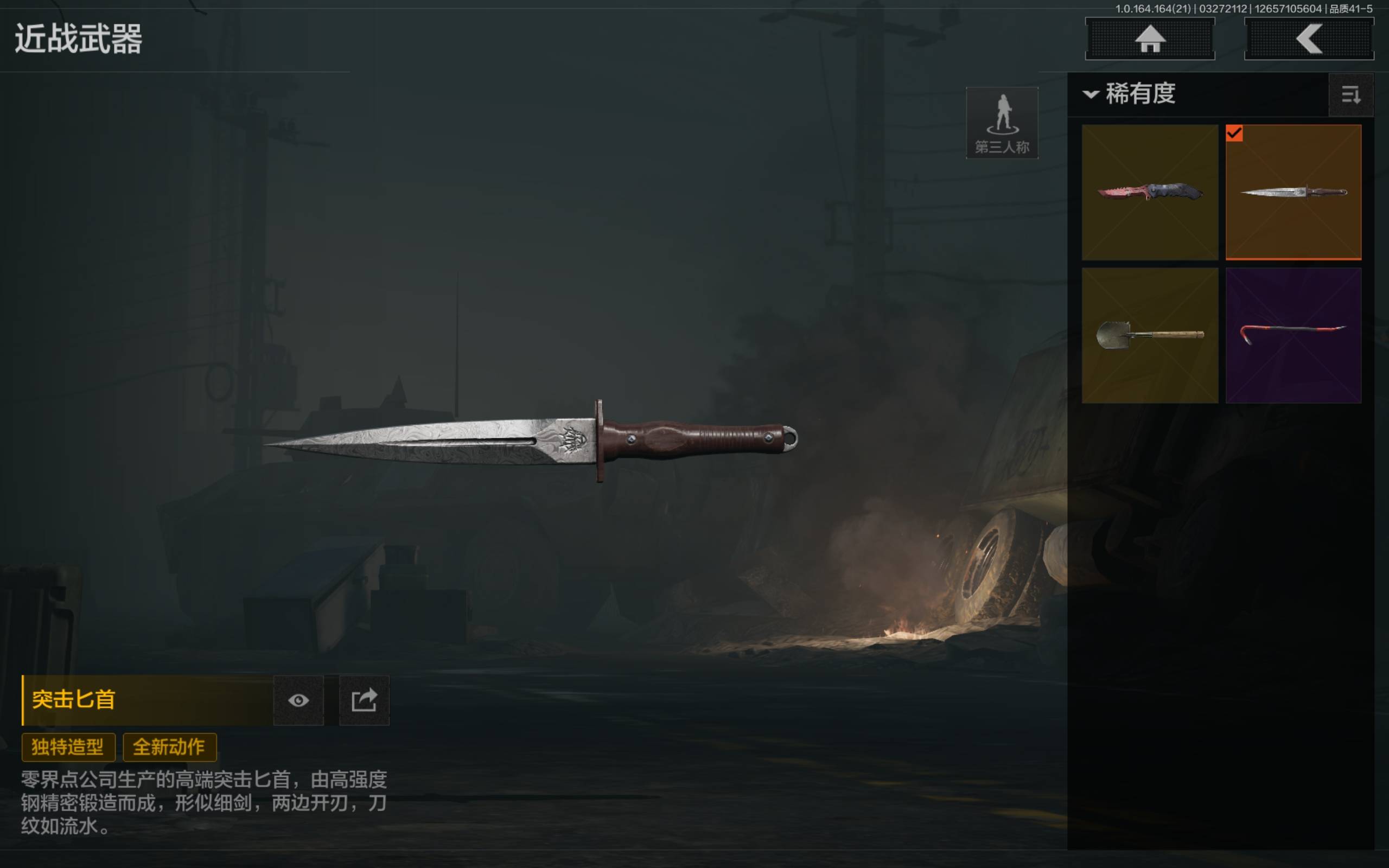
Task: Share the 突击匕首 weapon
Action: pyautogui.click(x=364, y=700)
